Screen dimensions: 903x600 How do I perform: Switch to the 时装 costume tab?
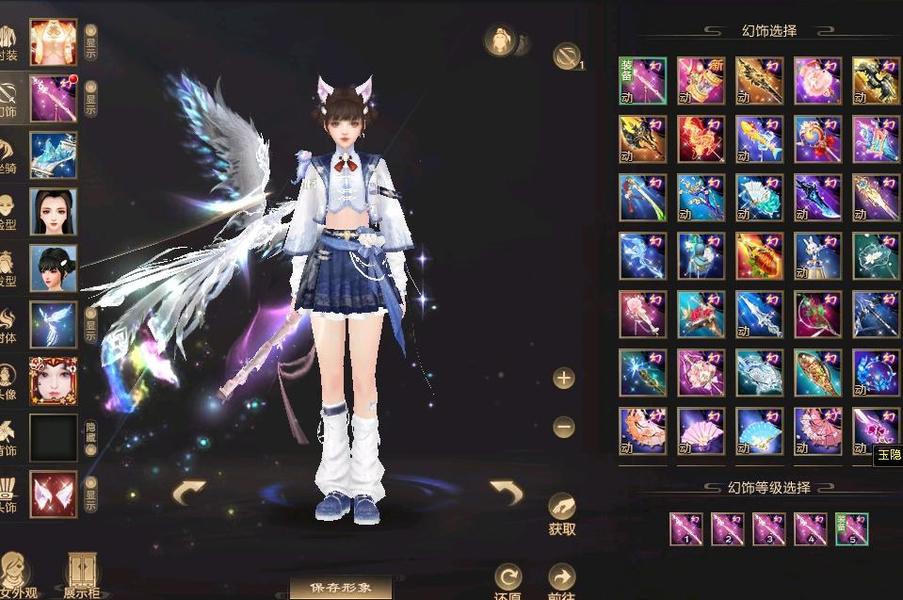(x=53, y=41)
